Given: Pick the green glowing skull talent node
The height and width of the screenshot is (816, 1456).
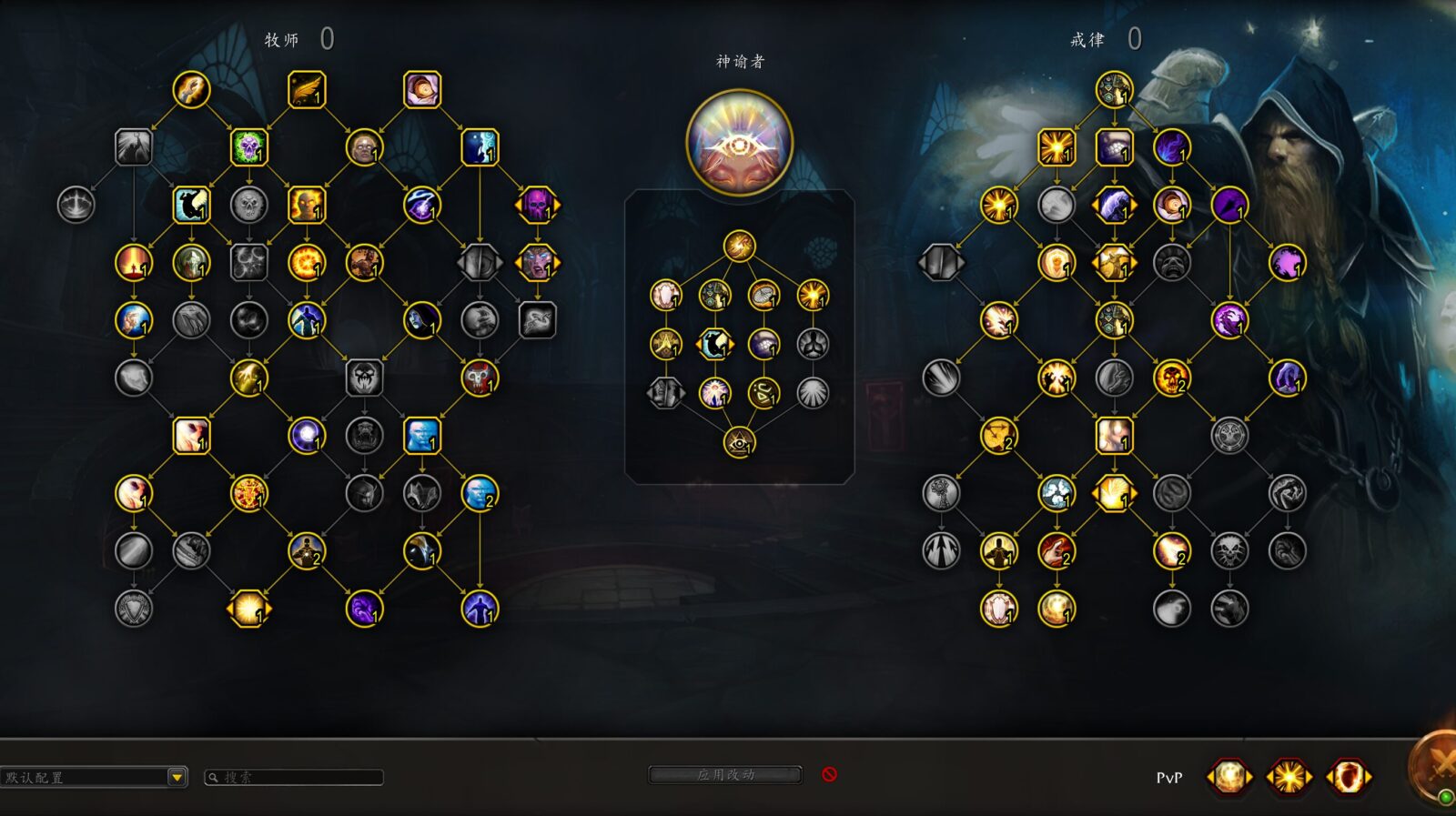Looking at the screenshot, I should coord(248,147).
